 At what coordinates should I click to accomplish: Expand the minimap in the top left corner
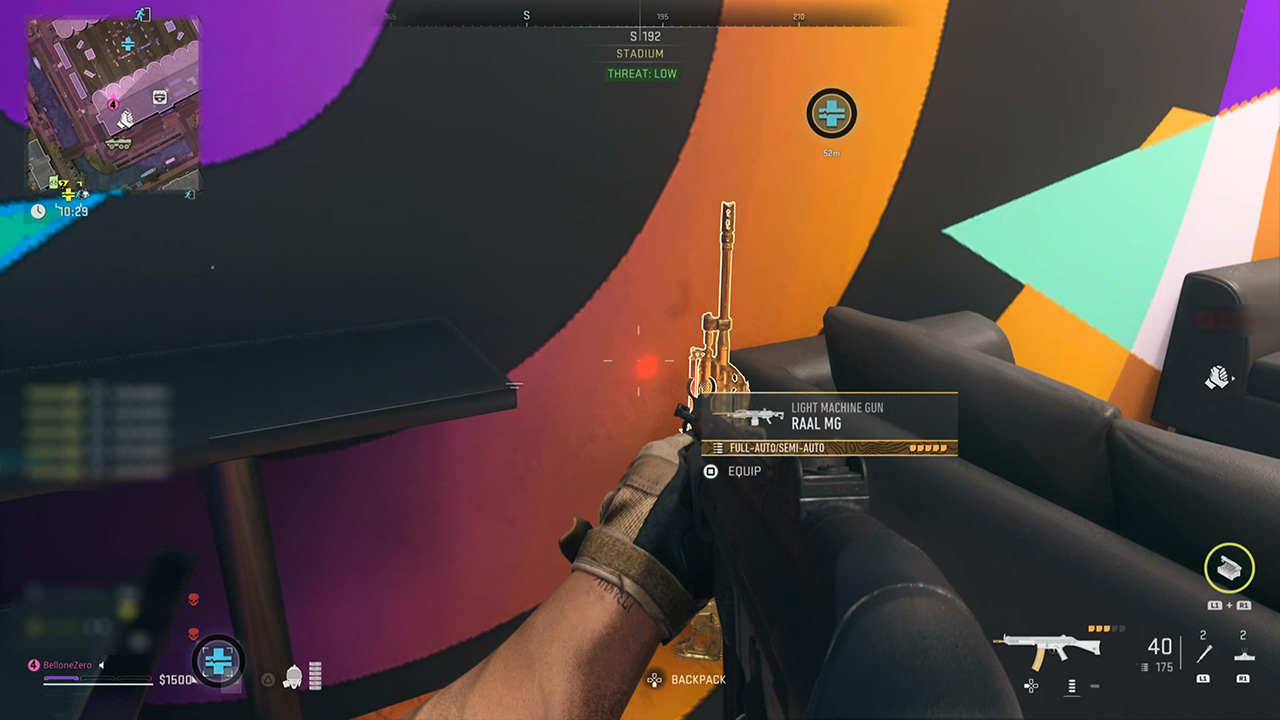(113, 103)
